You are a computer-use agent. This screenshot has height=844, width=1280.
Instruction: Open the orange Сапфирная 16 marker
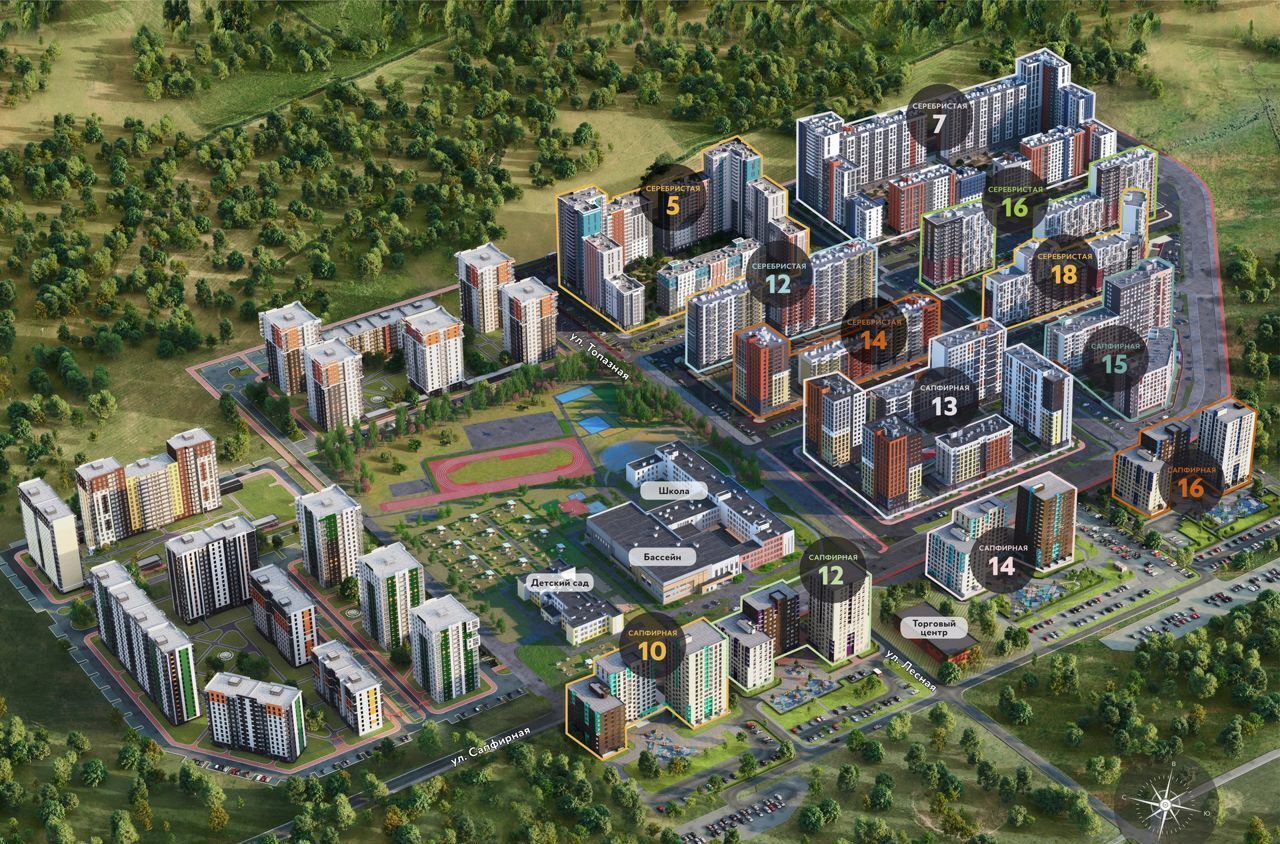(1190, 481)
